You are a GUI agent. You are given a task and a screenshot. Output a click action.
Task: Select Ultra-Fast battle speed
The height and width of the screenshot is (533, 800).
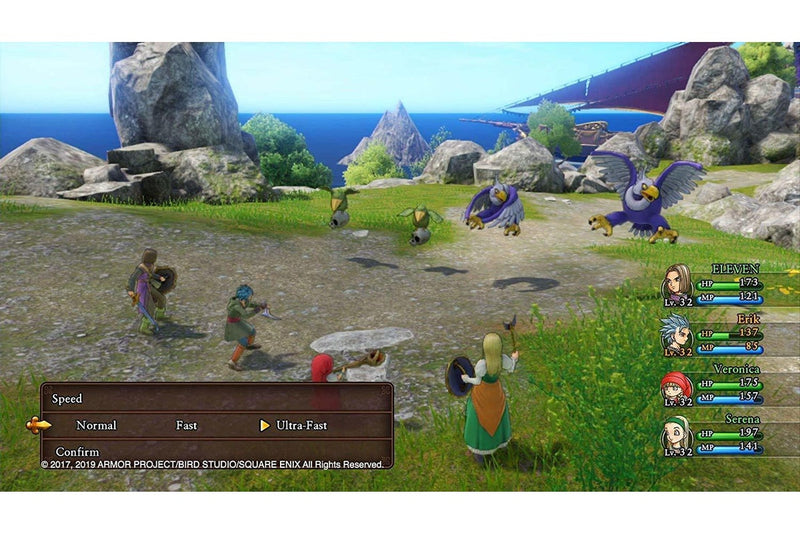pyautogui.click(x=301, y=425)
